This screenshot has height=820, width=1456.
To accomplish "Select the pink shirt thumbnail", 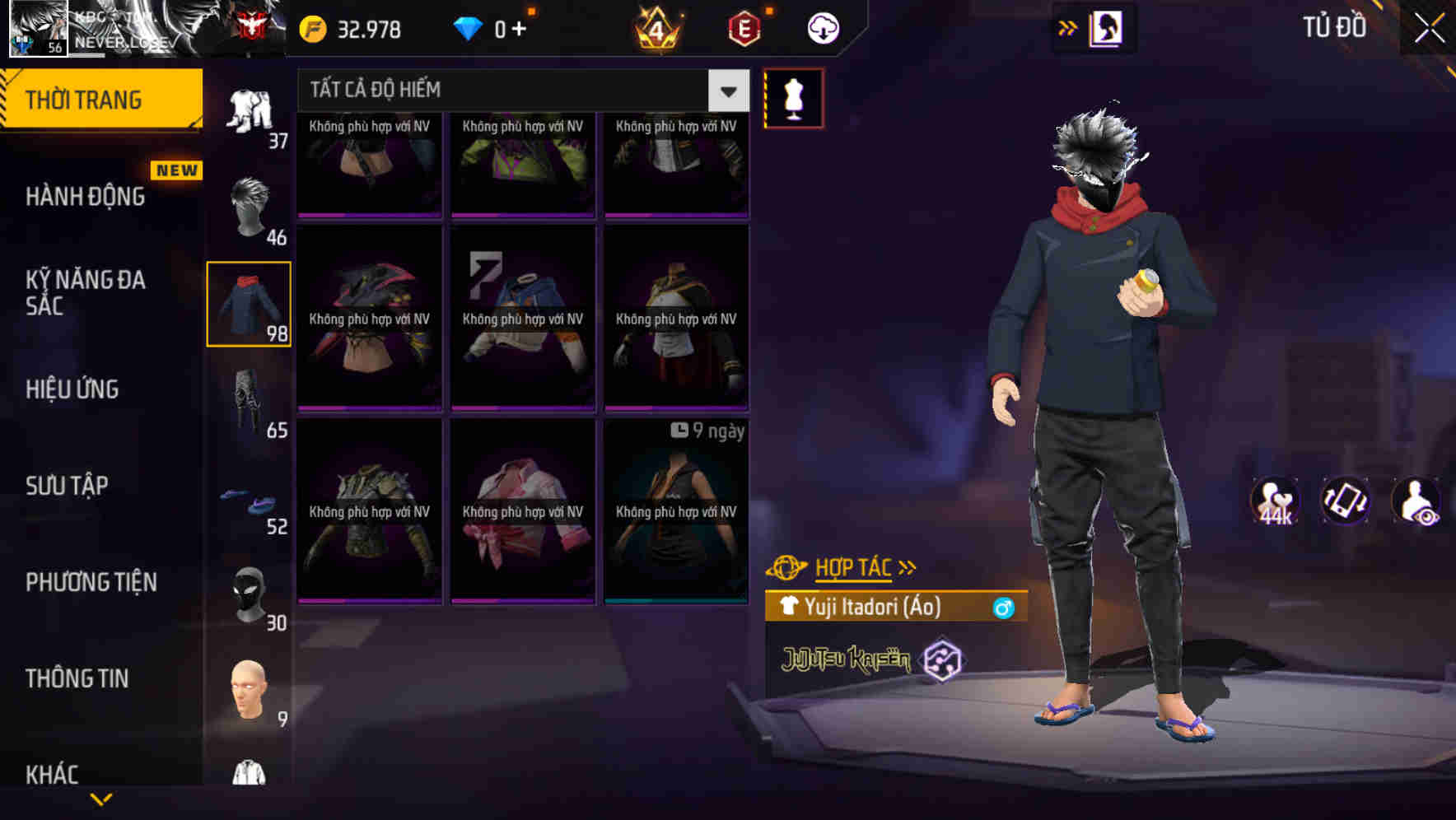I will click(x=522, y=510).
